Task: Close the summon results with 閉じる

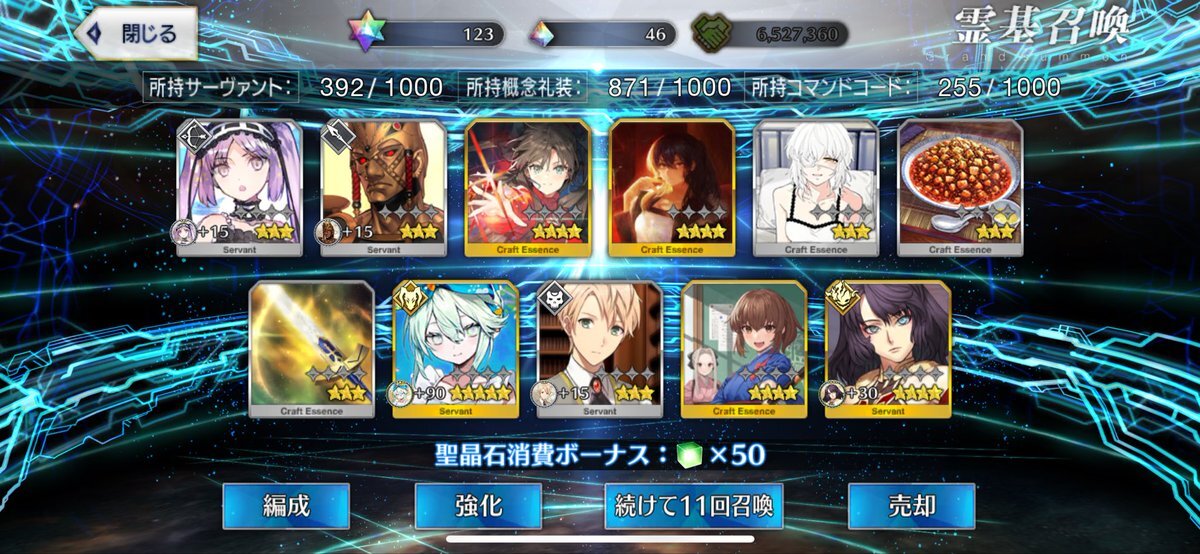Action: [135, 34]
